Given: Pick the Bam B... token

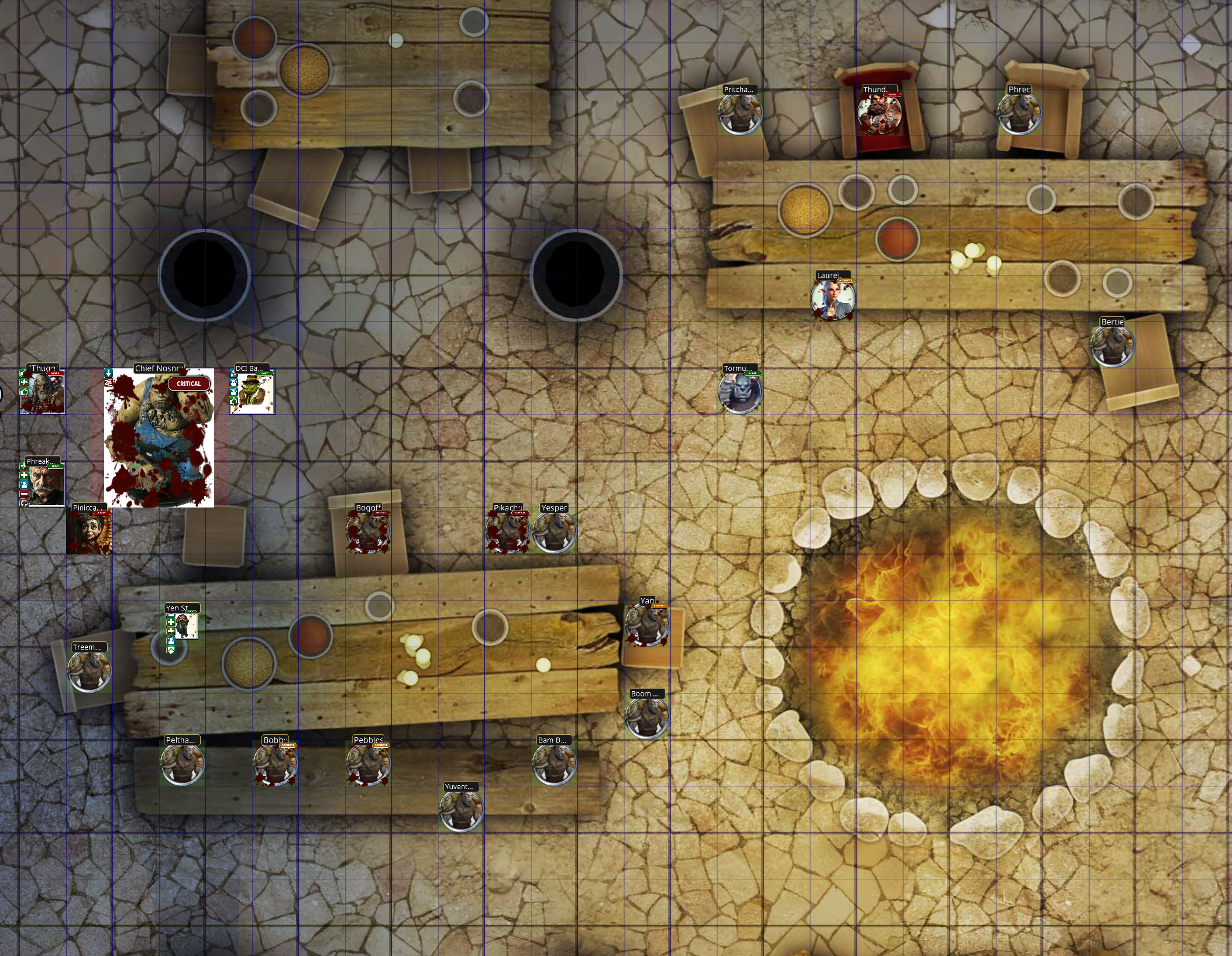Looking at the screenshot, I should point(553,764).
